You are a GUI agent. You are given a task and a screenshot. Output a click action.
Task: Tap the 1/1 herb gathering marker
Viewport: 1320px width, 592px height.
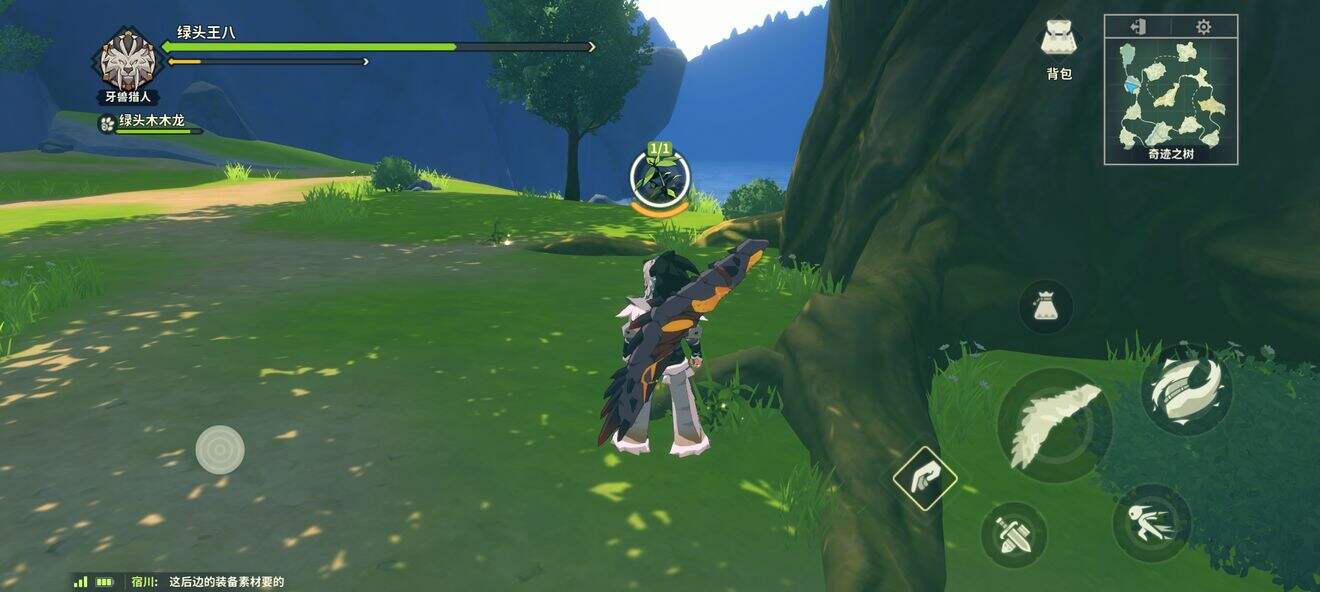click(x=660, y=177)
